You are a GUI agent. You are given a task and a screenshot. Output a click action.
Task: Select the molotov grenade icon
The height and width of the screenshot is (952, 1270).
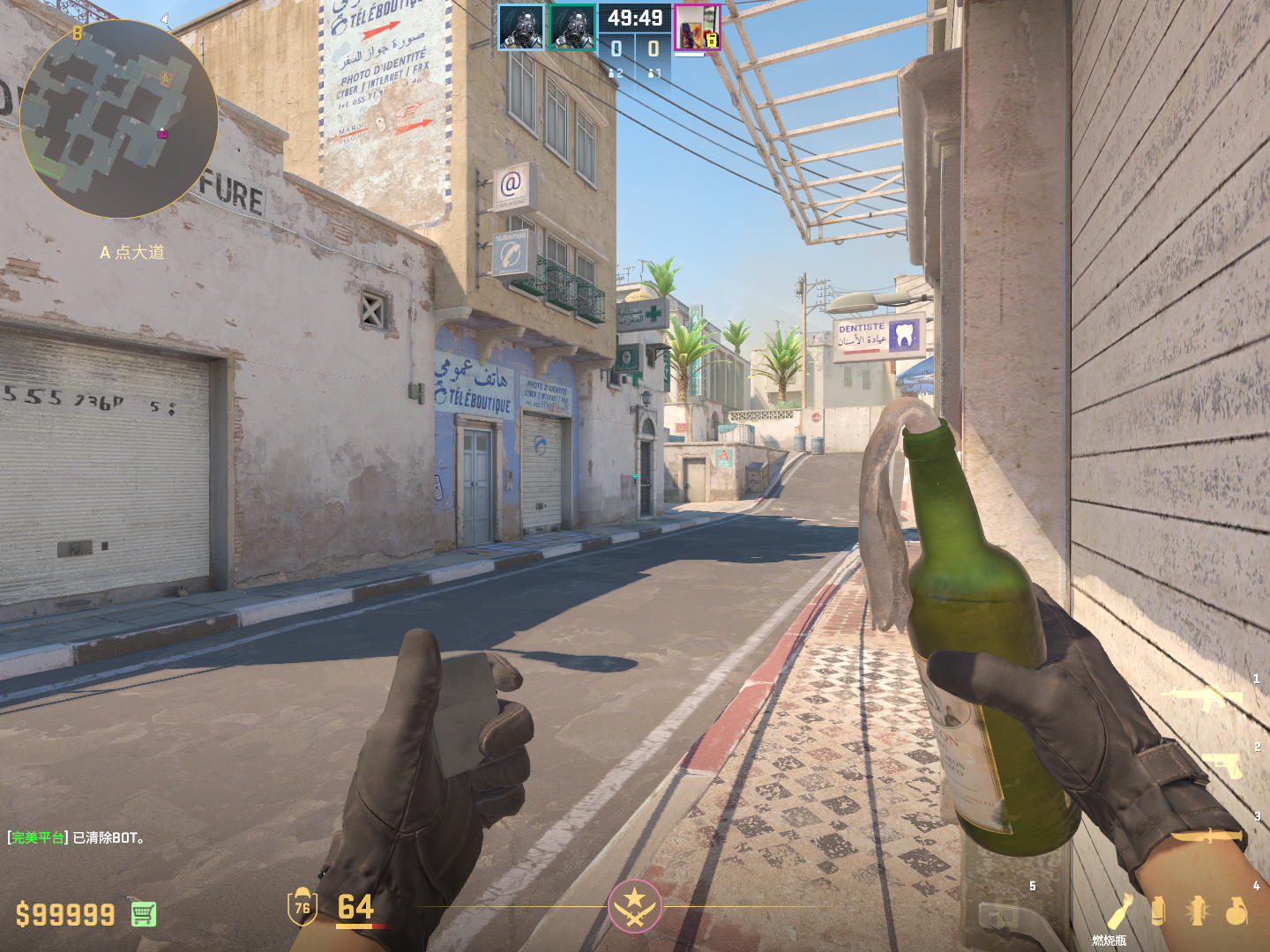[1120, 911]
